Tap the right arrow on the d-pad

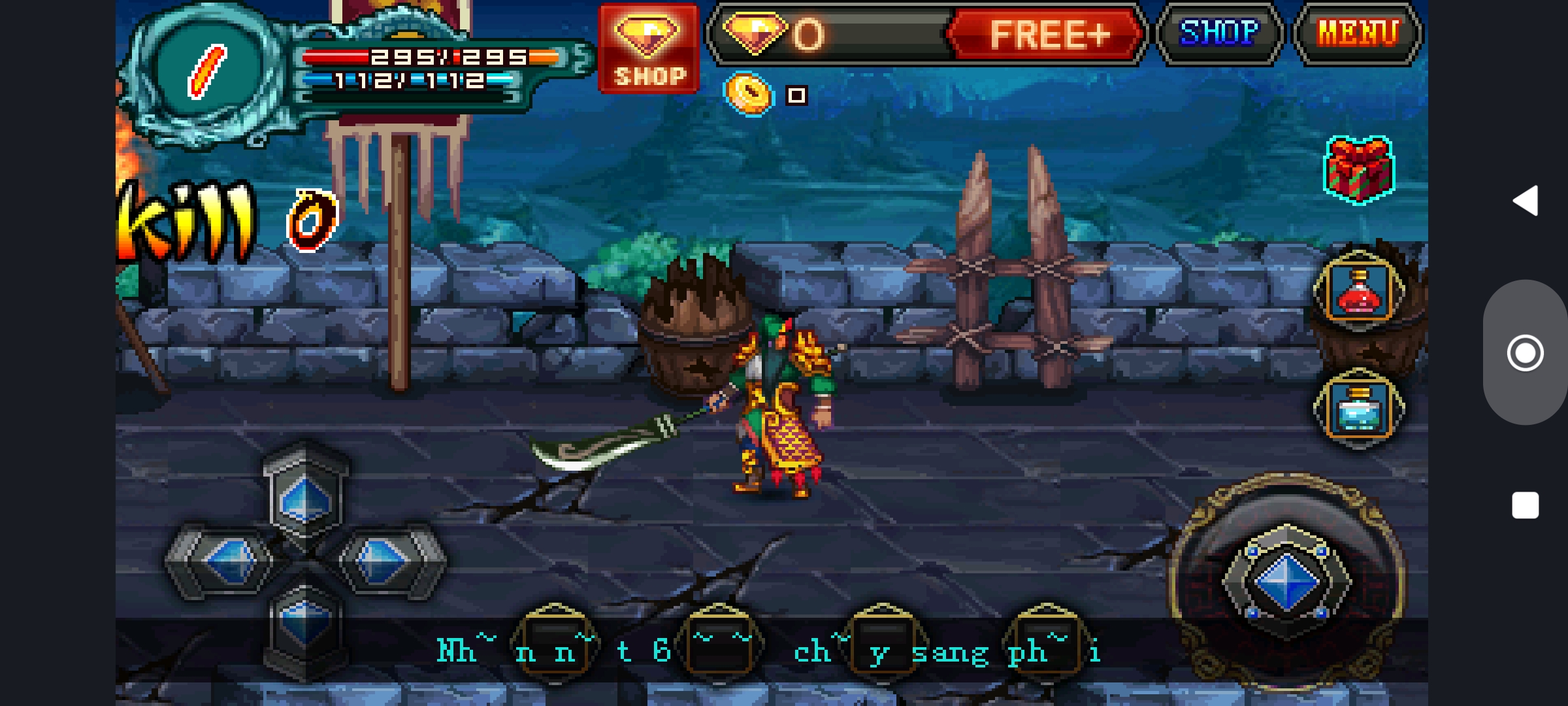pos(382,561)
